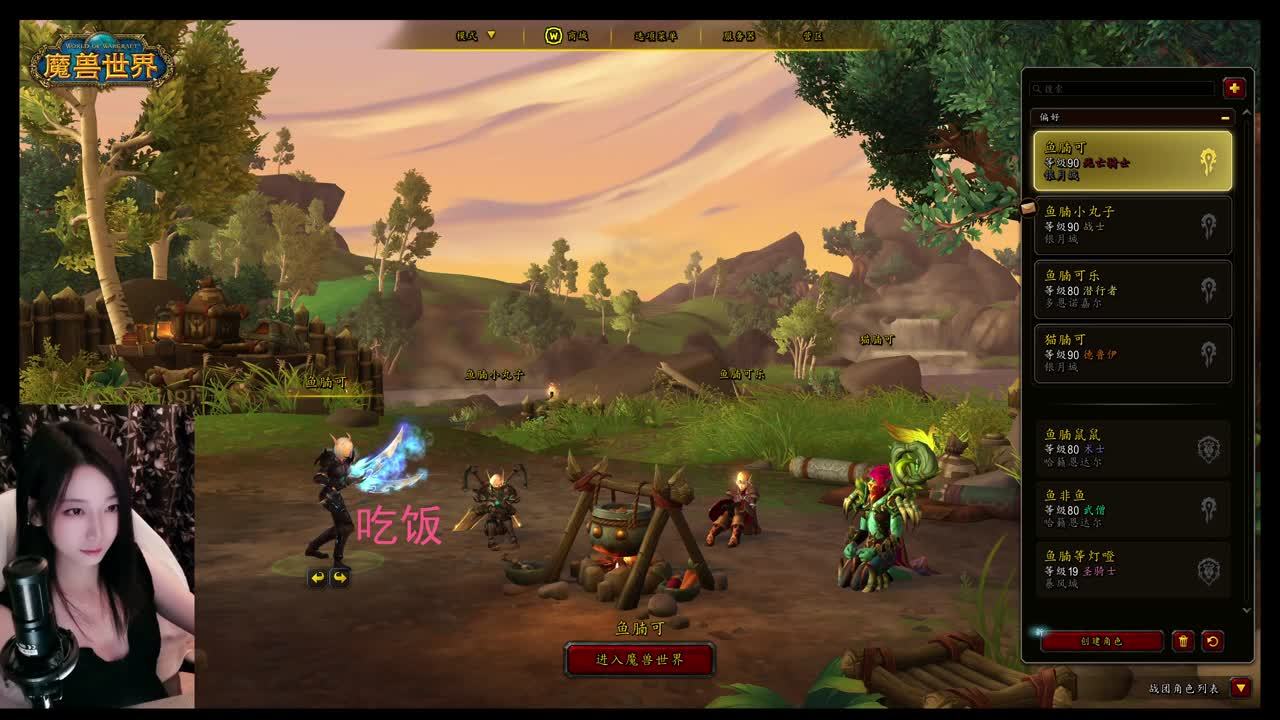Open the 商城 shop
The width and height of the screenshot is (1280, 720).
[x=566, y=36]
